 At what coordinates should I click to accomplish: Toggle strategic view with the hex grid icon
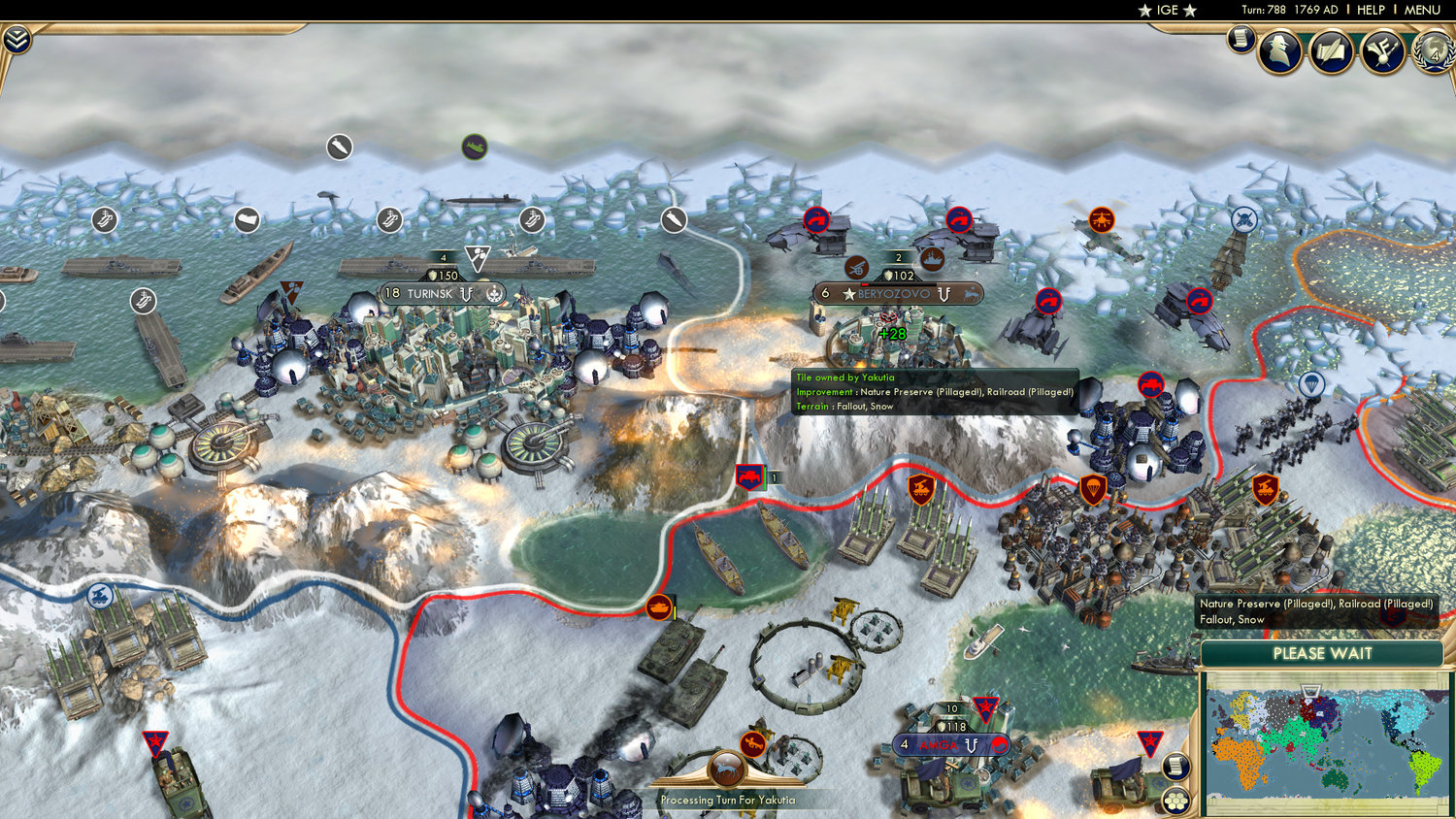pyautogui.click(x=1176, y=801)
